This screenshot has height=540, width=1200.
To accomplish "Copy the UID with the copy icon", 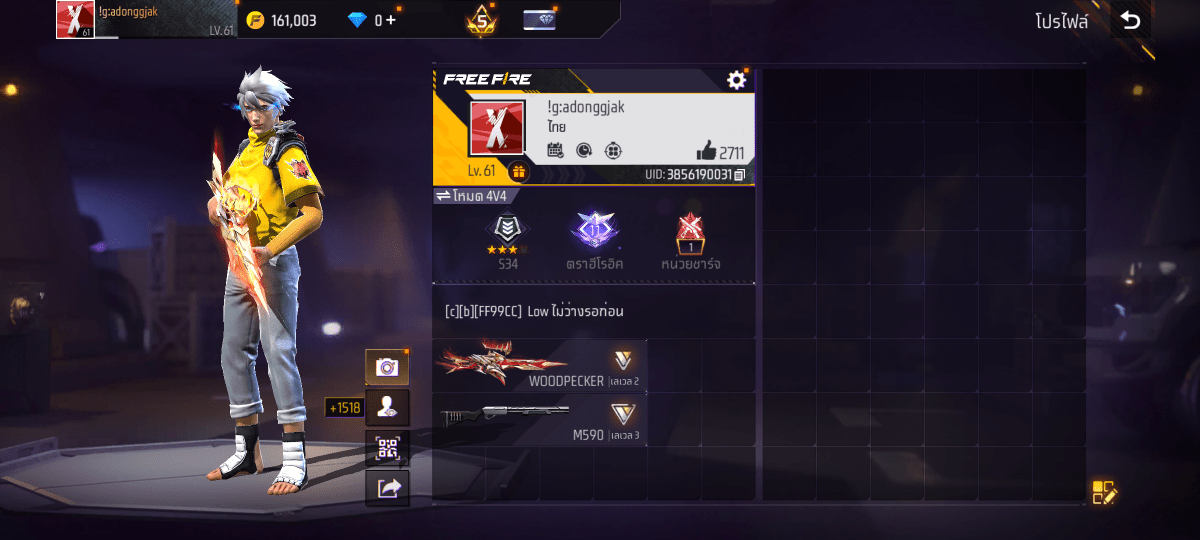I will pos(740,175).
